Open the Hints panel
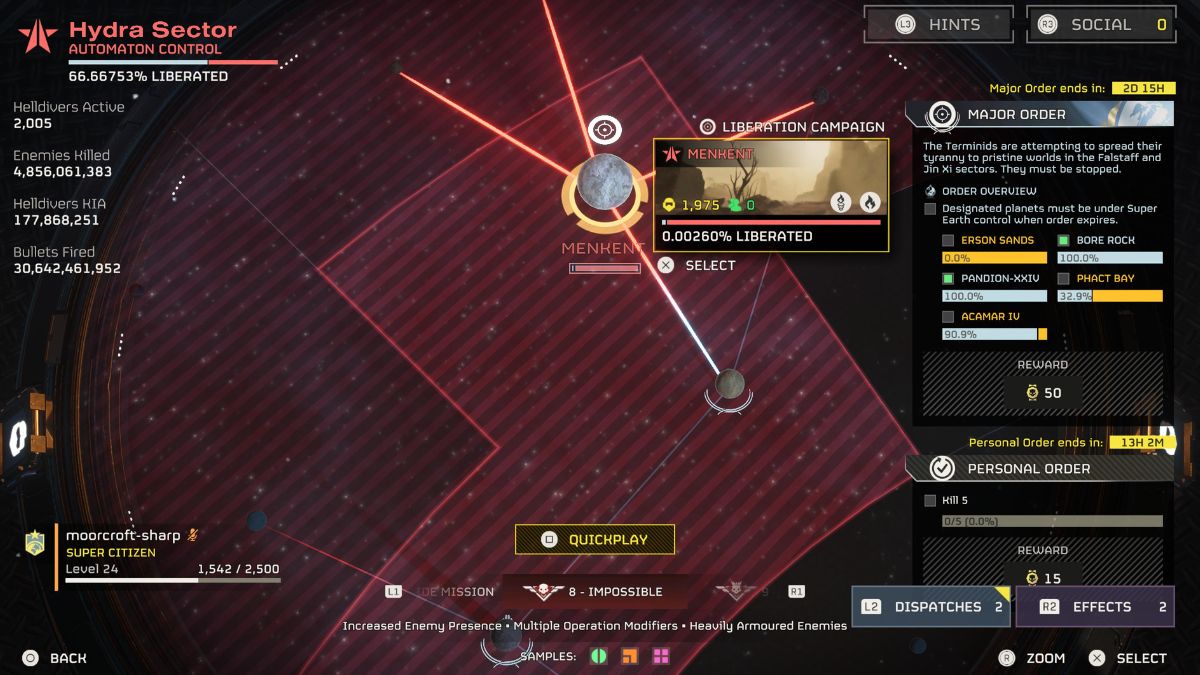1200x675 pixels. click(938, 25)
